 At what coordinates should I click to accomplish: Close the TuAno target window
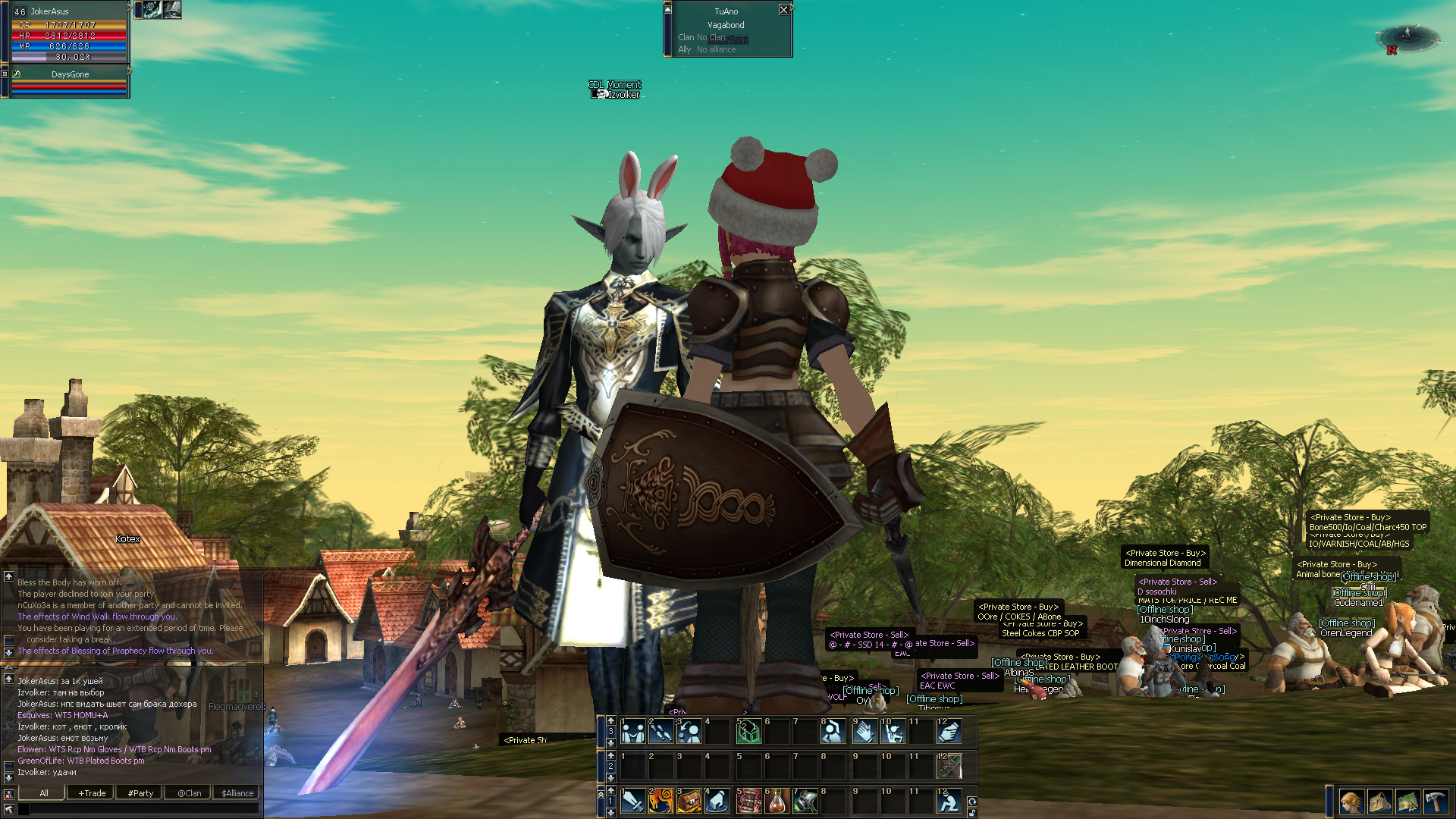click(x=783, y=10)
